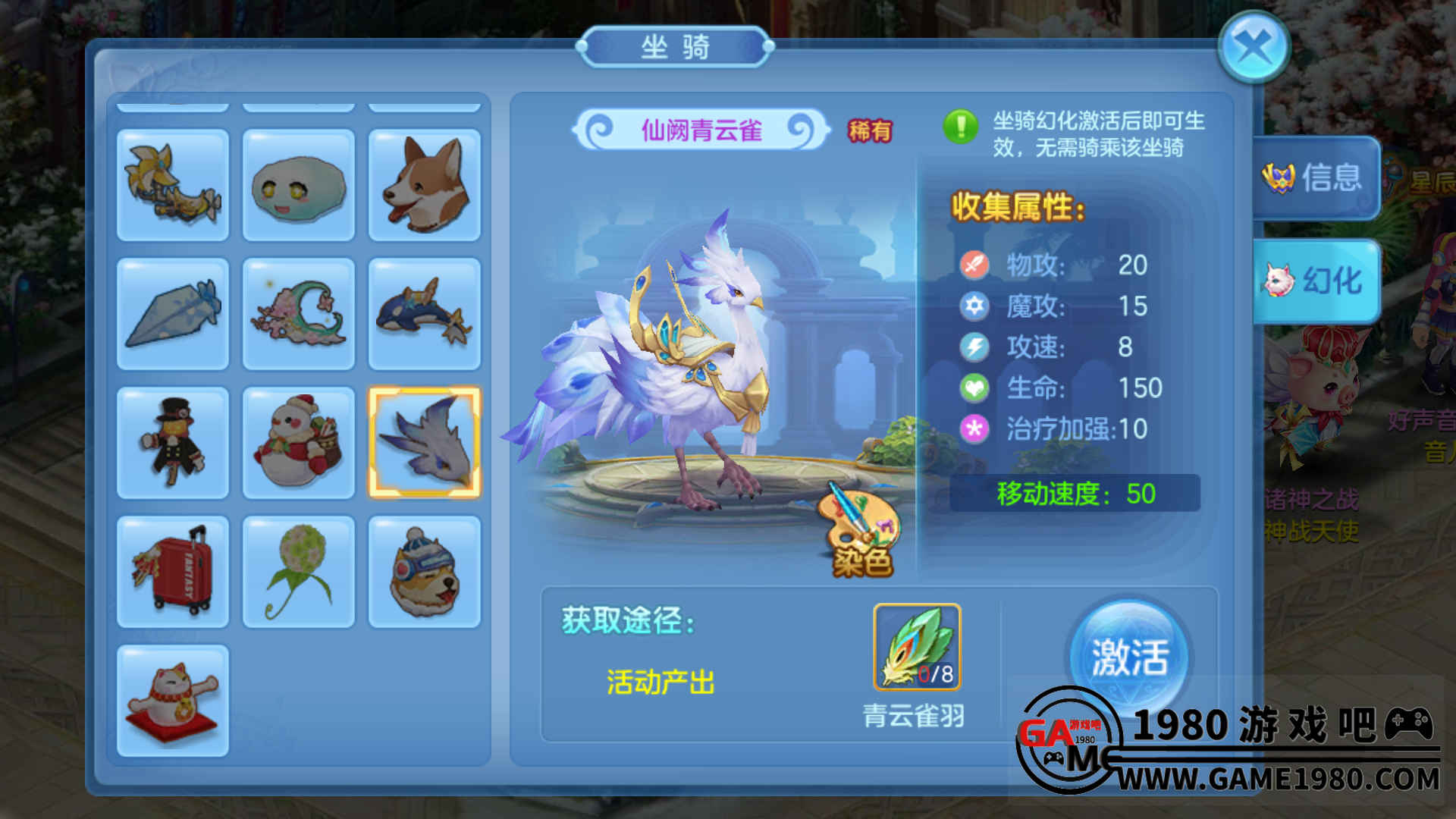Switch to the 信息 tab
The image size is (1456, 819).
pos(1316,178)
